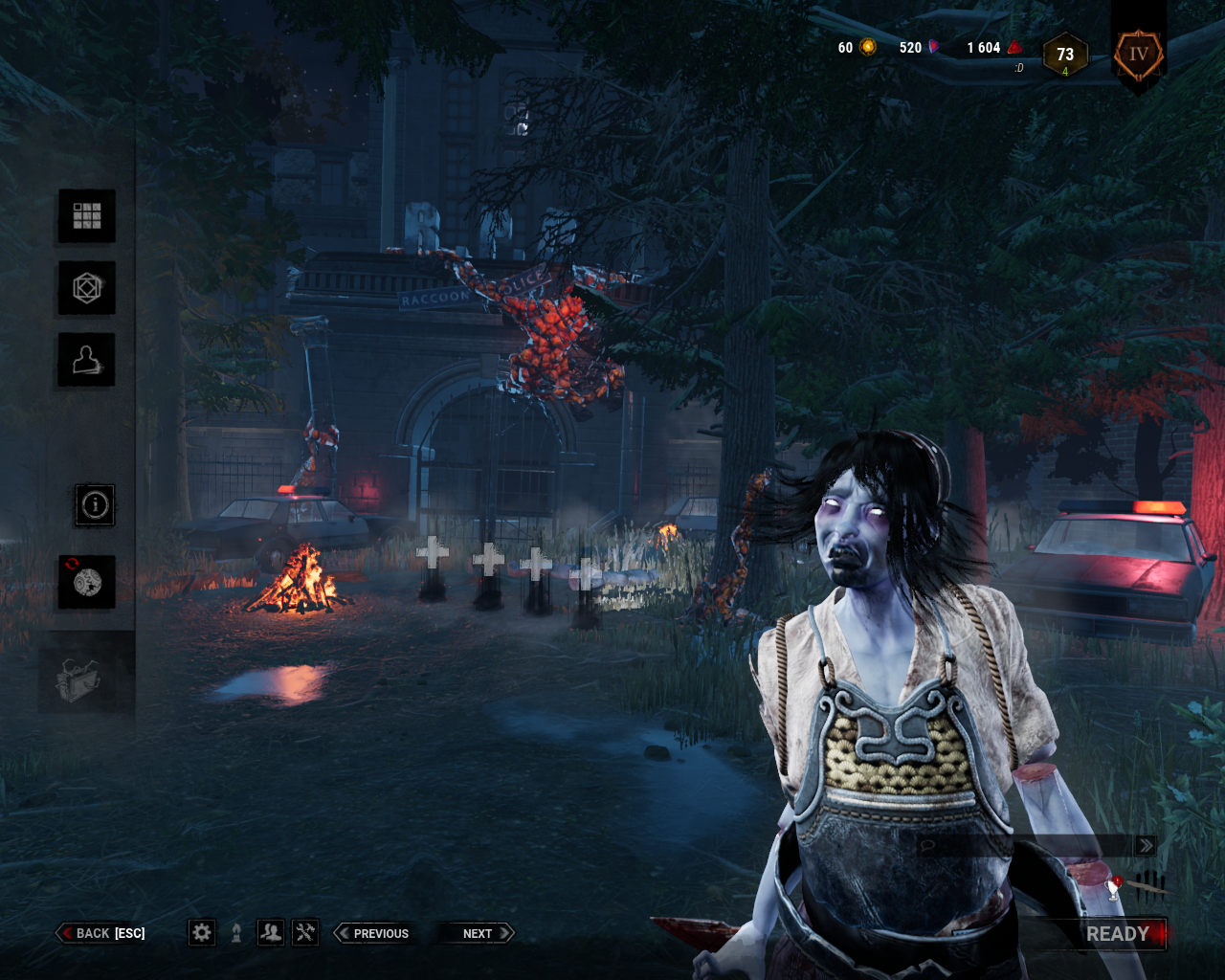Open the in-game Store grid icon
Viewport: 1225px width, 980px height.
(86, 216)
